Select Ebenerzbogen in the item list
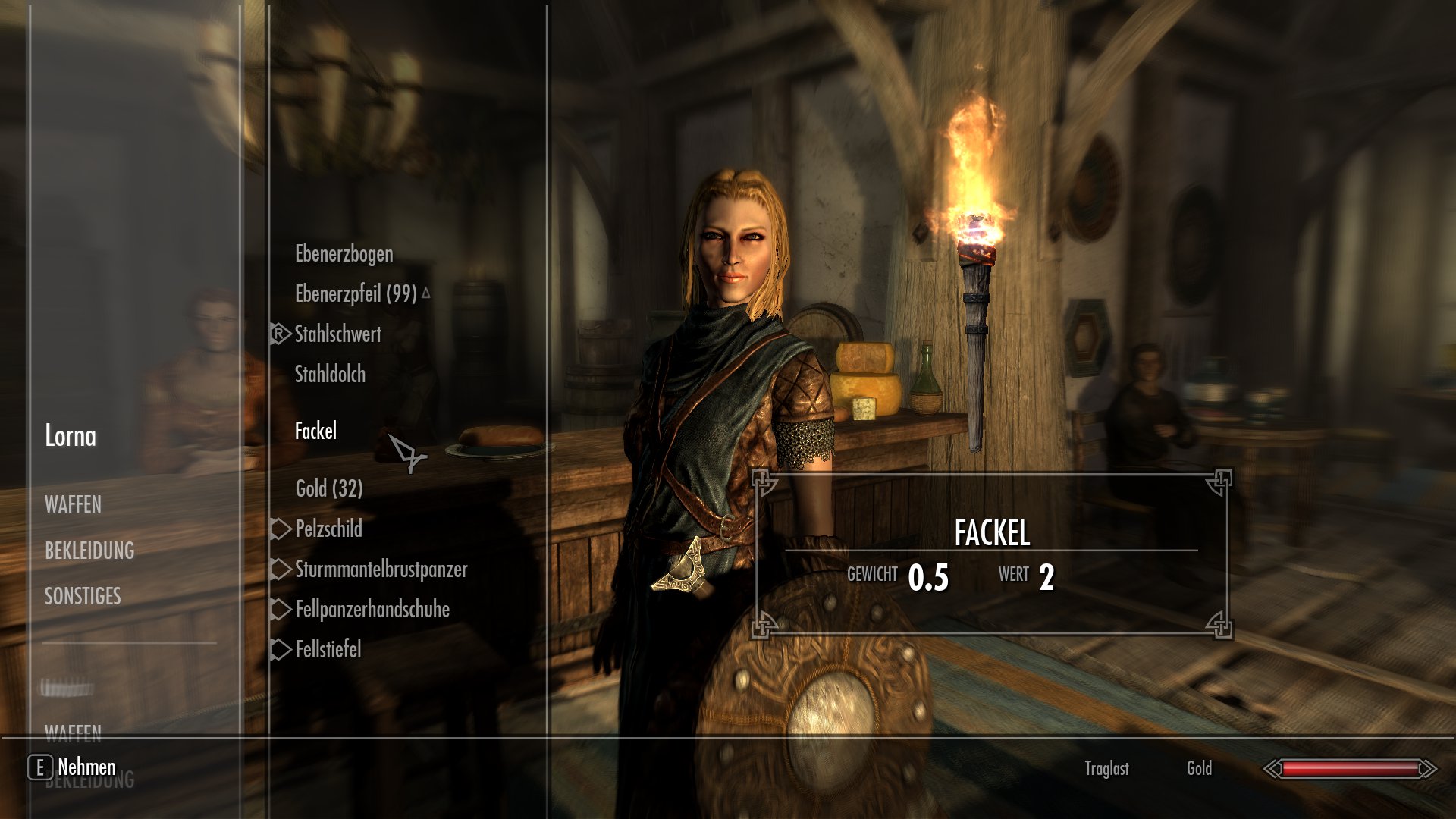 [x=344, y=254]
